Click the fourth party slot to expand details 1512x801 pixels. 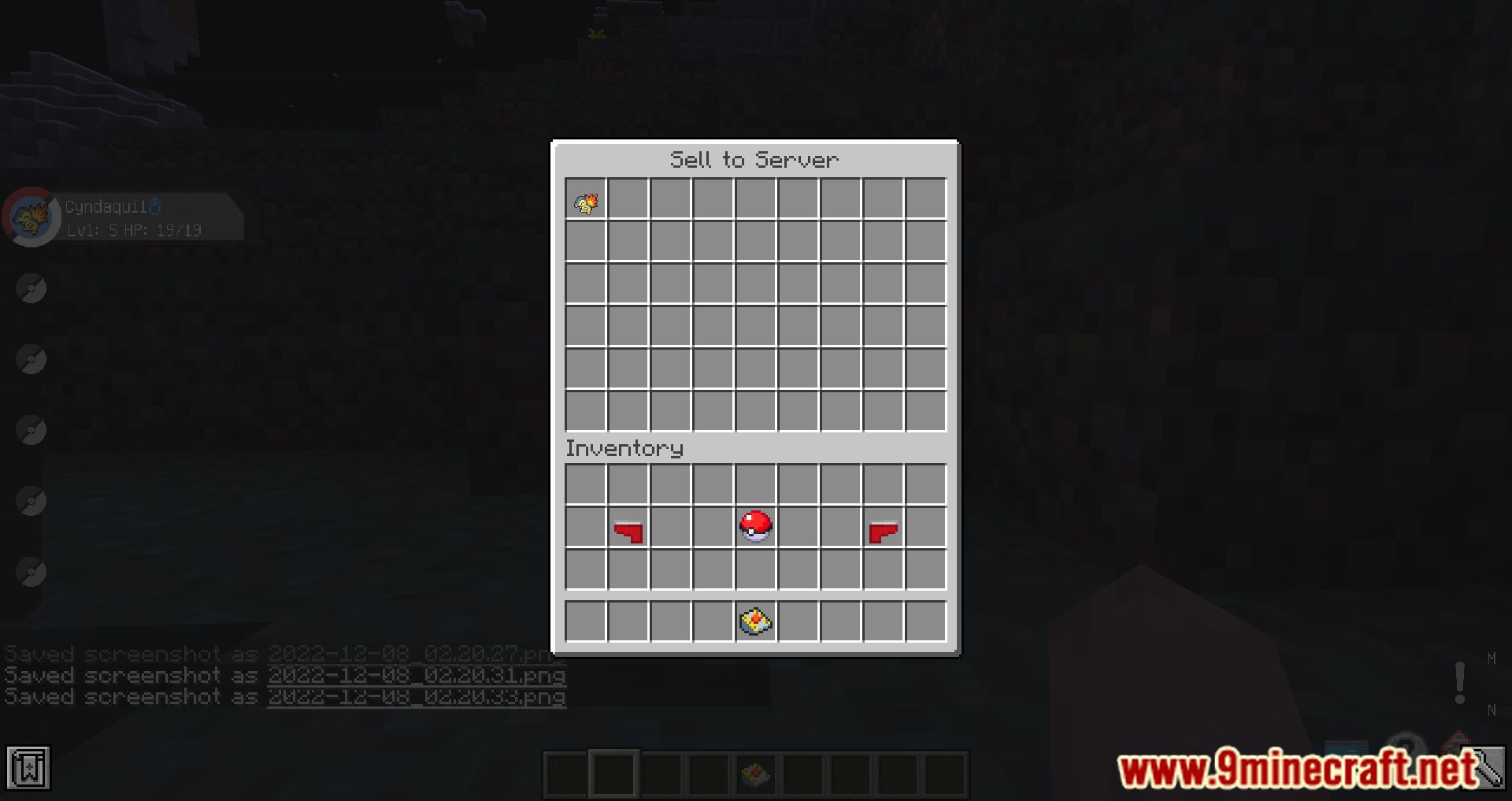click(x=31, y=429)
